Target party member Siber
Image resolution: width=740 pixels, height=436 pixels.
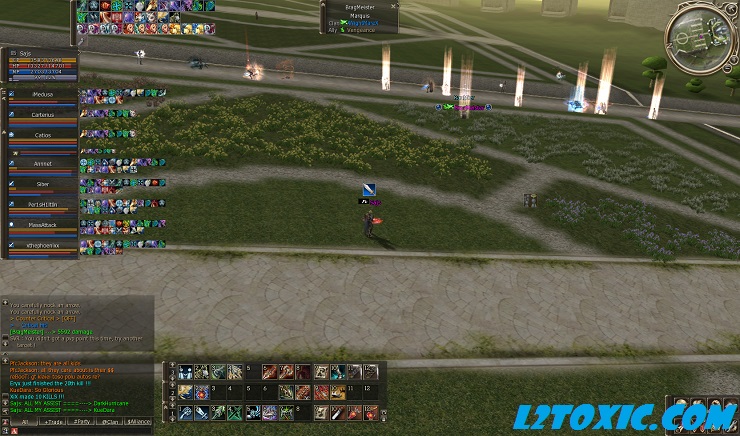click(42, 185)
